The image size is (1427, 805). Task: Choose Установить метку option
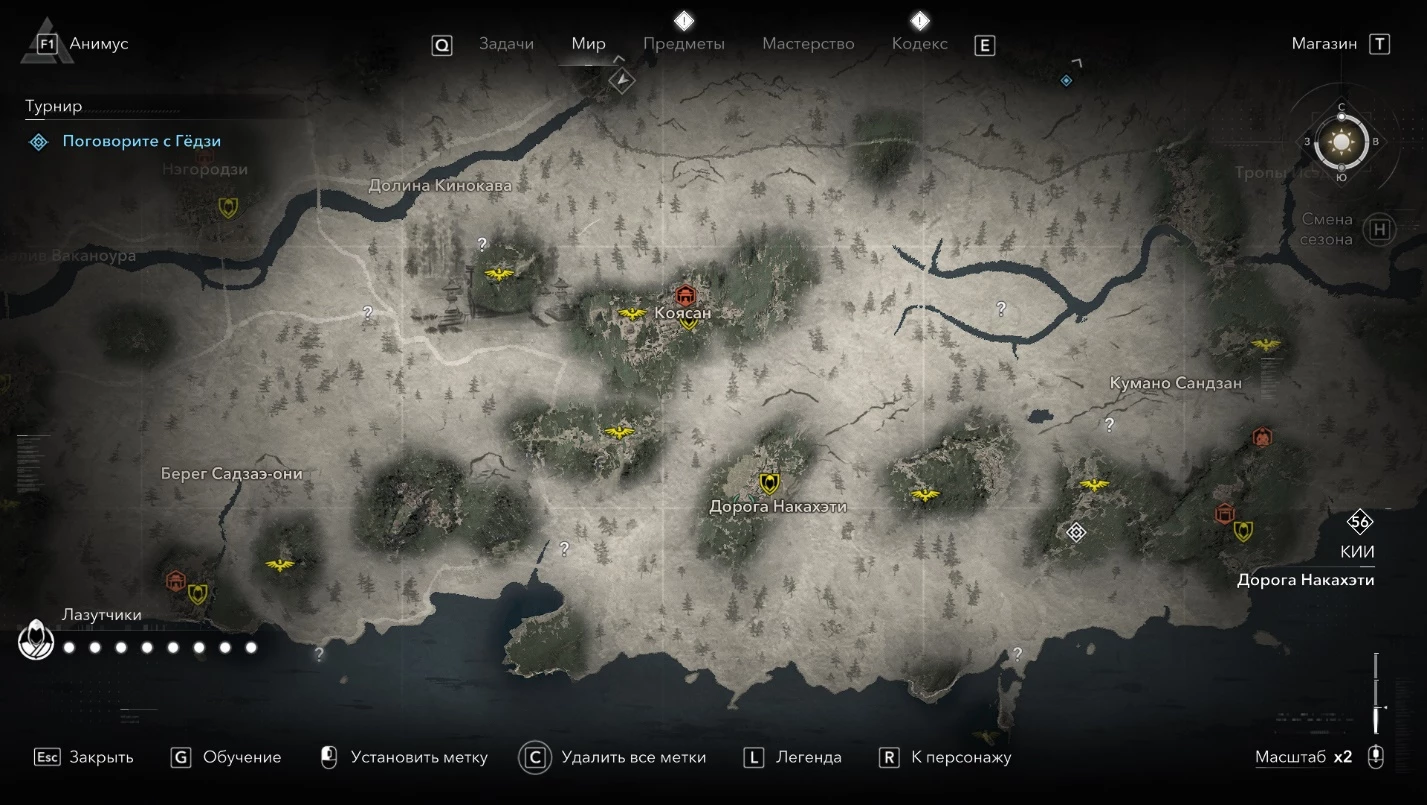(x=418, y=758)
